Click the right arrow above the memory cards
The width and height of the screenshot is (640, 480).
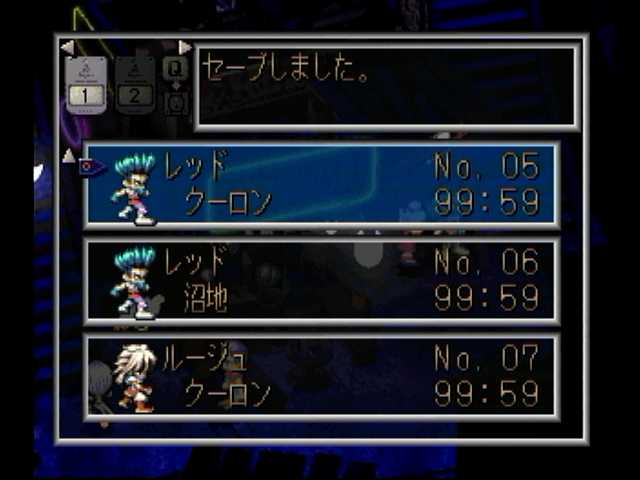tap(185, 47)
